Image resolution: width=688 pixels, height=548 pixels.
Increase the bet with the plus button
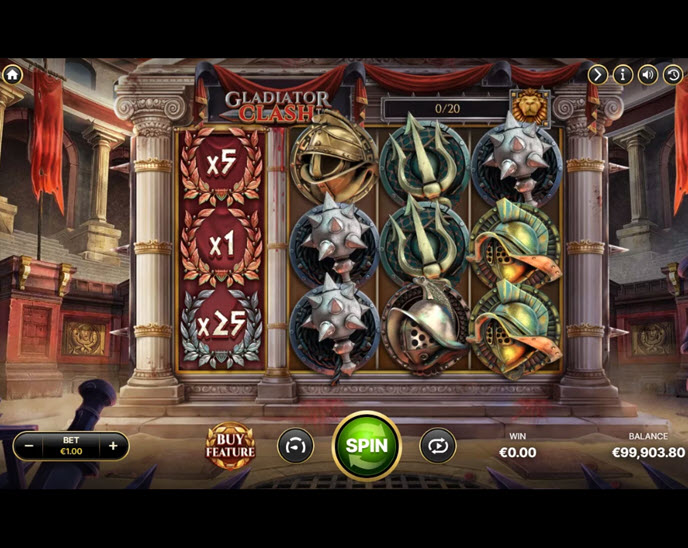pyautogui.click(x=113, y=446)
